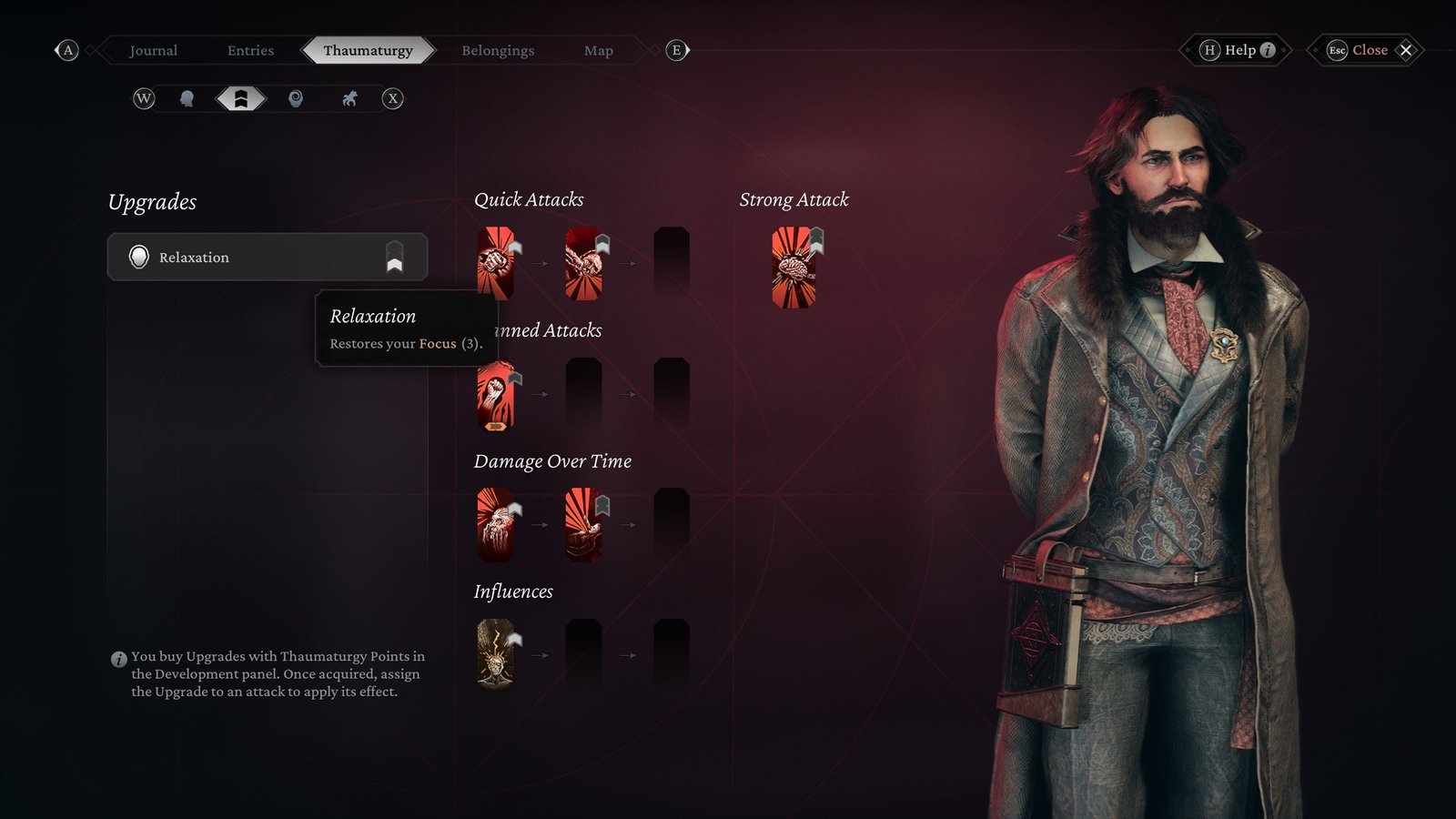Select the first Damage Over Time card
Screen dimensions: 1456x819
496,525
